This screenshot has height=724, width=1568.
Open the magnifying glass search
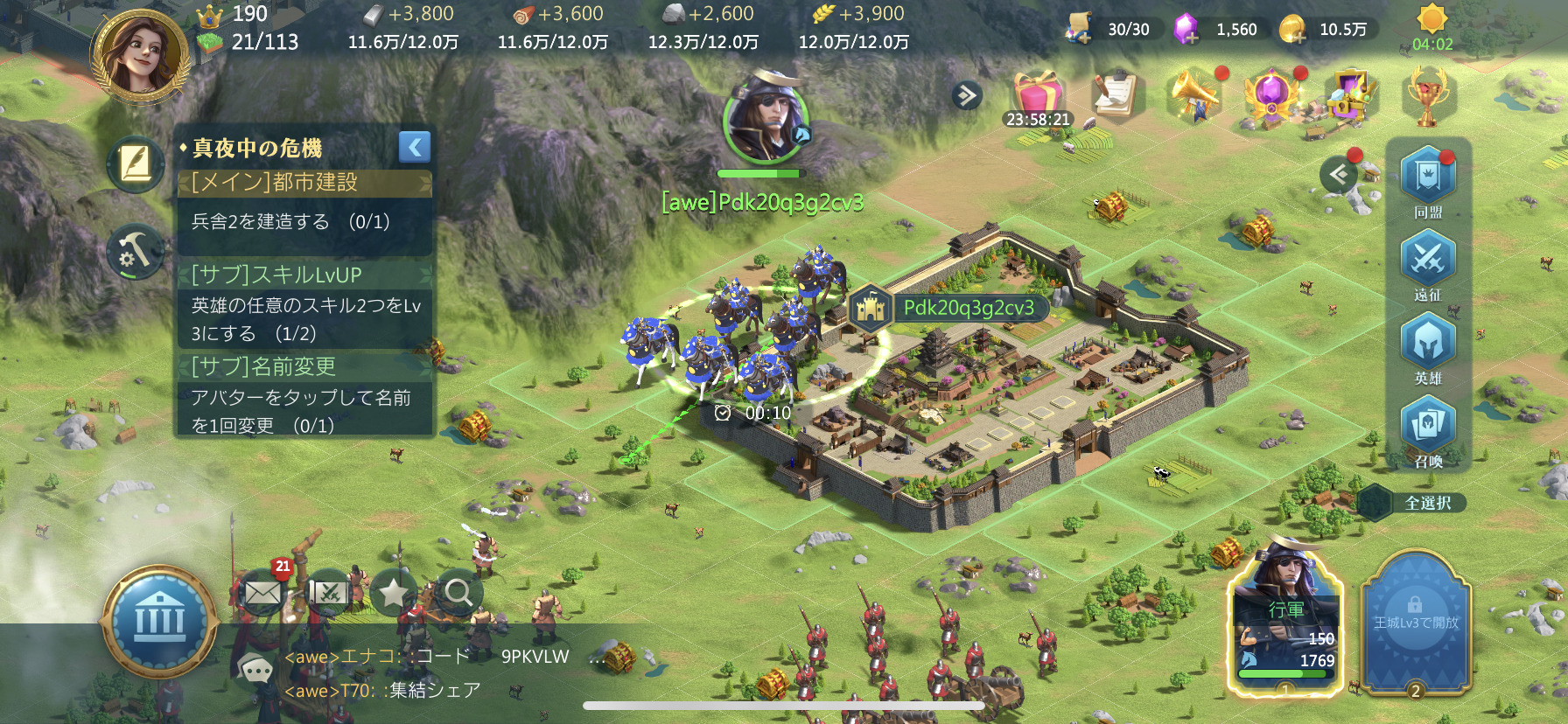[x=458, y=593]
